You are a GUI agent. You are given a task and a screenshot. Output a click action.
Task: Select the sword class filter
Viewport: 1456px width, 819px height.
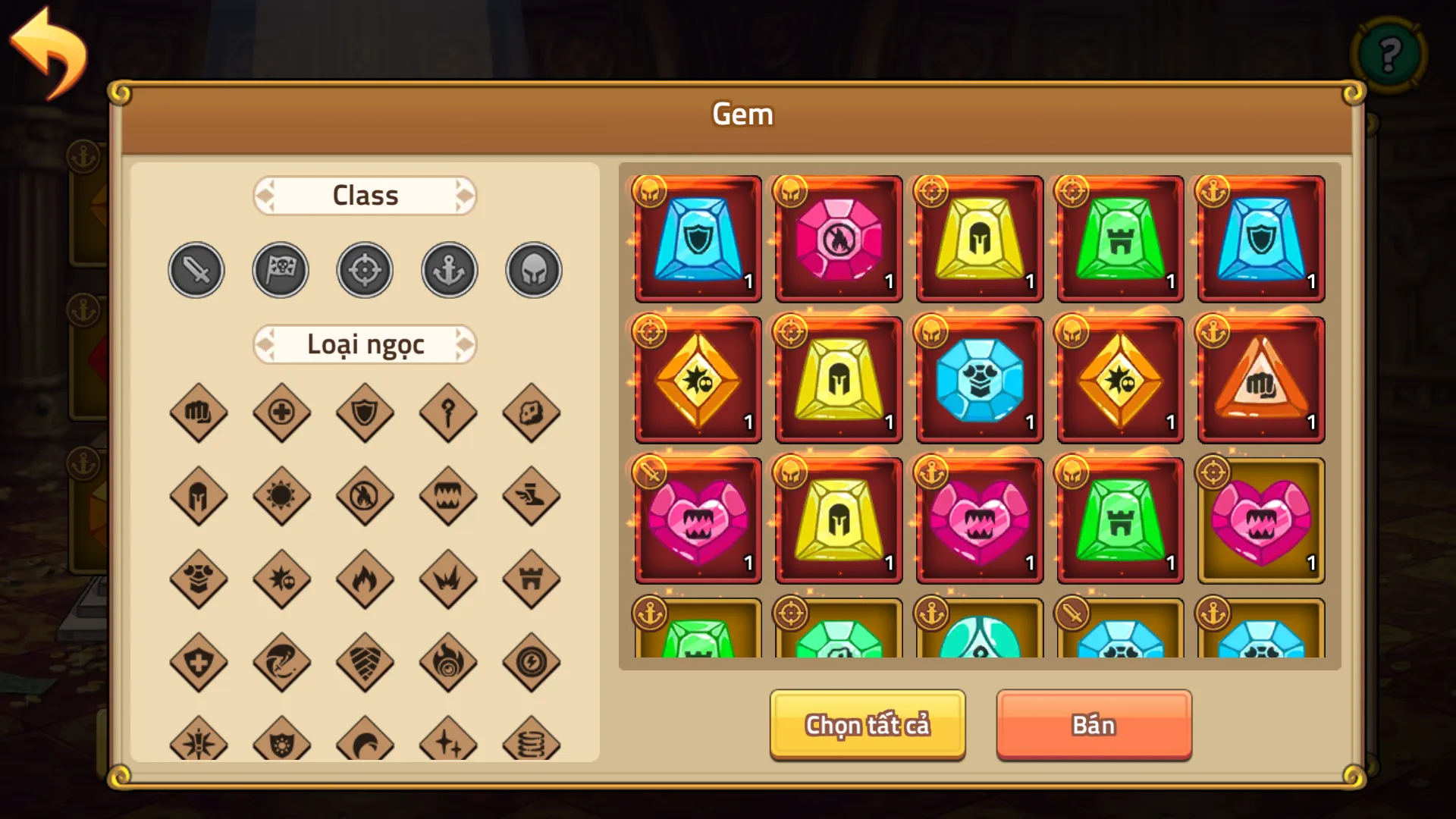[x=196, y=269]
